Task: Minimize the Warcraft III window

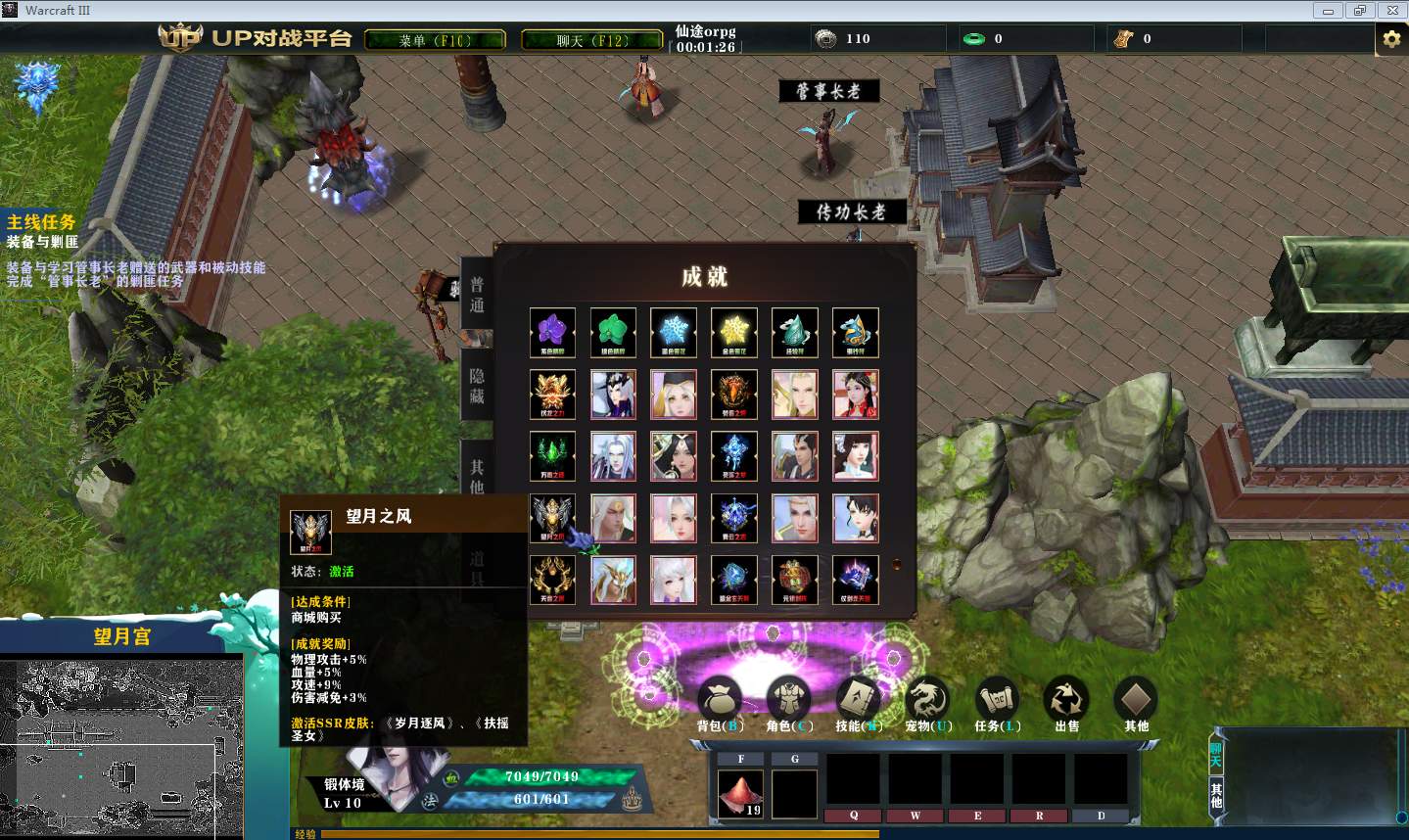Action: (x=1328, y=11)
